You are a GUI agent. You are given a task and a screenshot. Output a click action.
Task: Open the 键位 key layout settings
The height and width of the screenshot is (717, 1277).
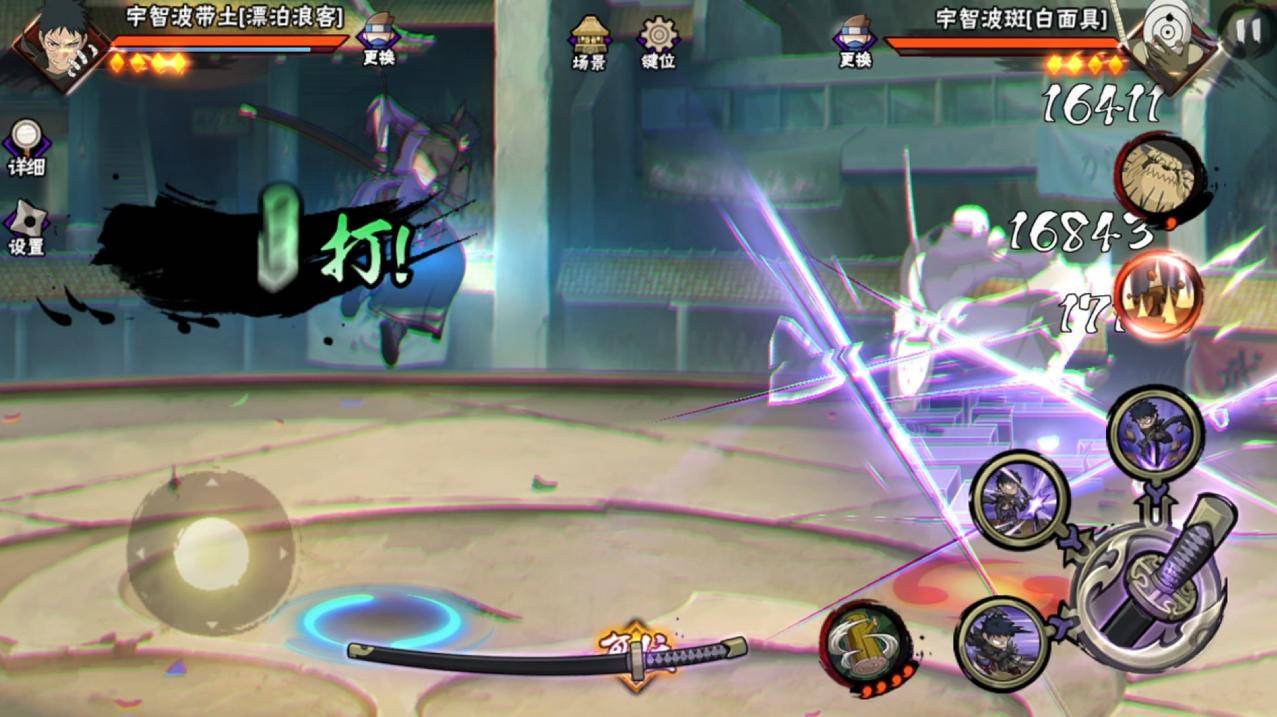(x=658, y=42)
